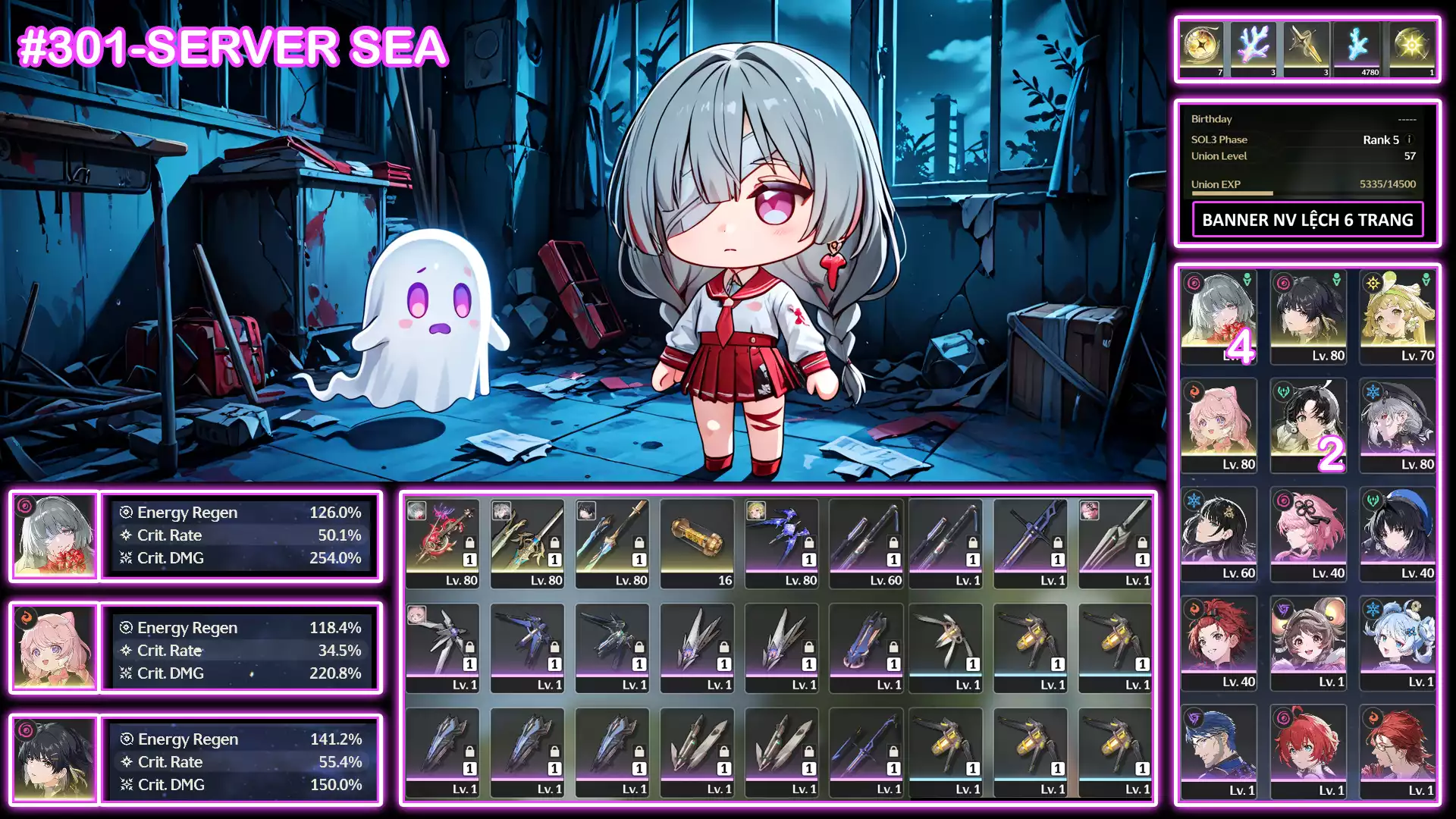Click the Energy Regen icon in top stat panel
The width and height of the screenshot is (1456, 819).
tap(127, 512)
